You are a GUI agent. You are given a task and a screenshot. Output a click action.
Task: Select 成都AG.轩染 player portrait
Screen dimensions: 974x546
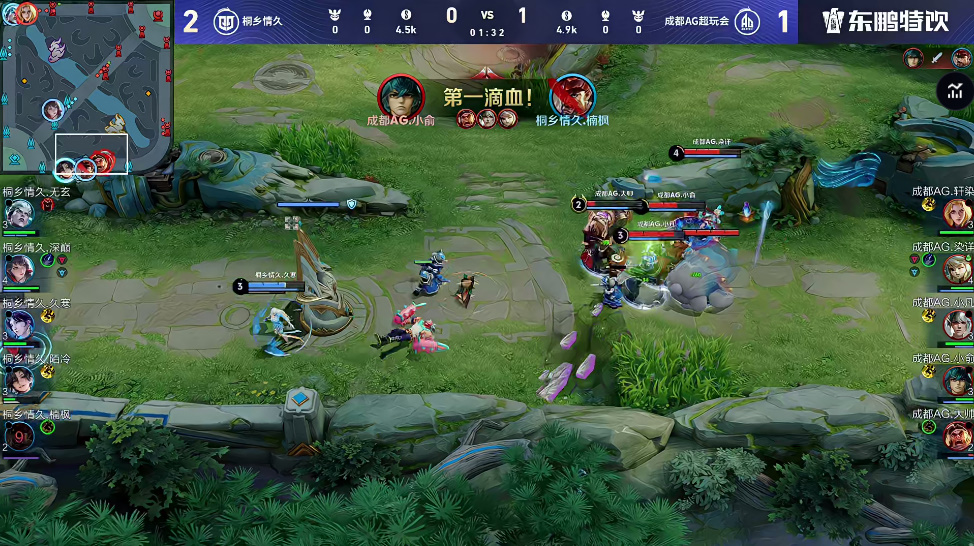click(x=957, y=212)
